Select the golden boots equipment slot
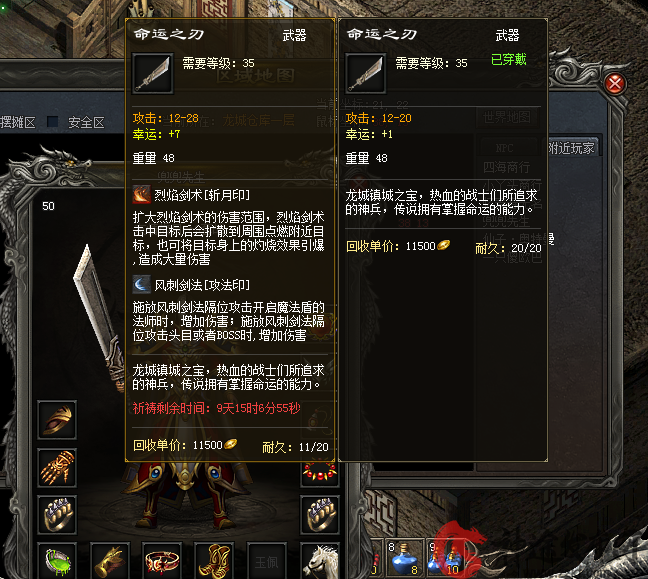Viewport: 648px width, 579px height. [213, 560]
